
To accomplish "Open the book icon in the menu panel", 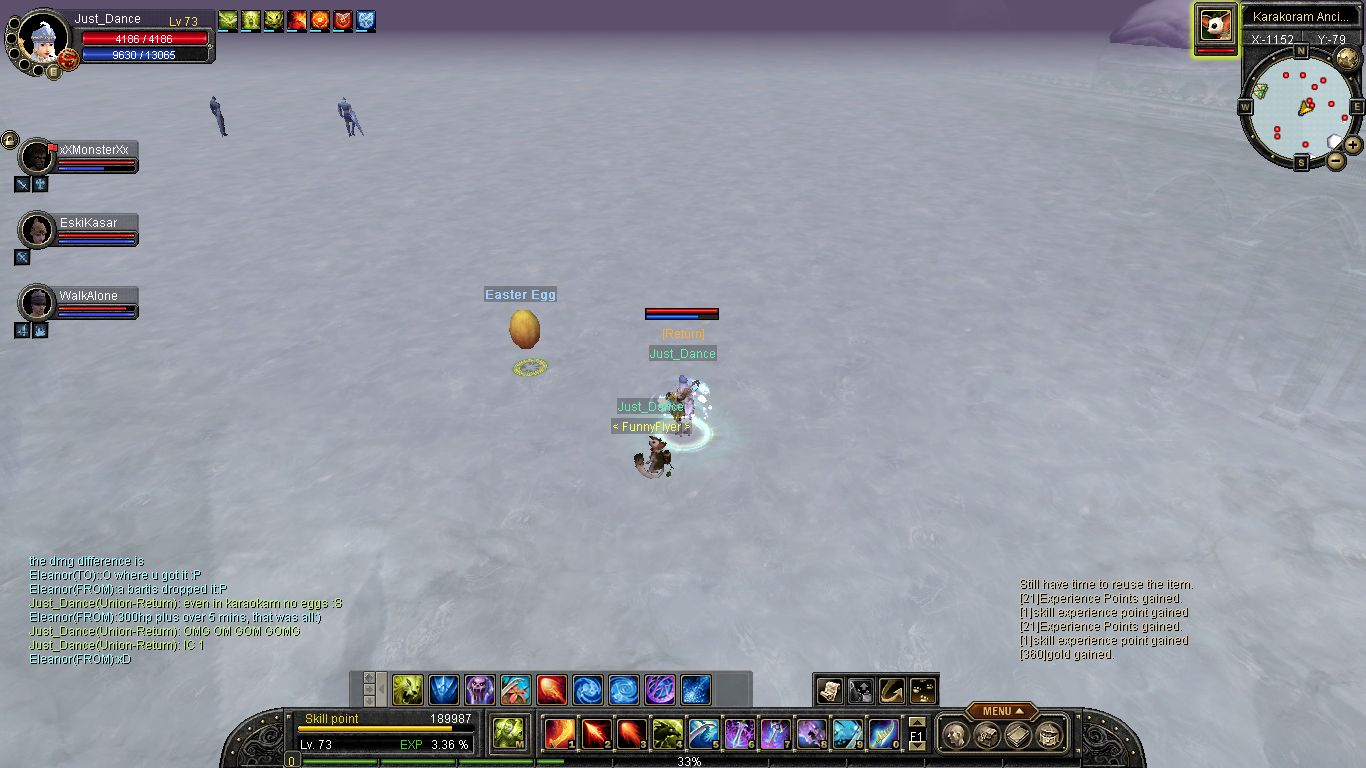I will tap(1018, 735).
